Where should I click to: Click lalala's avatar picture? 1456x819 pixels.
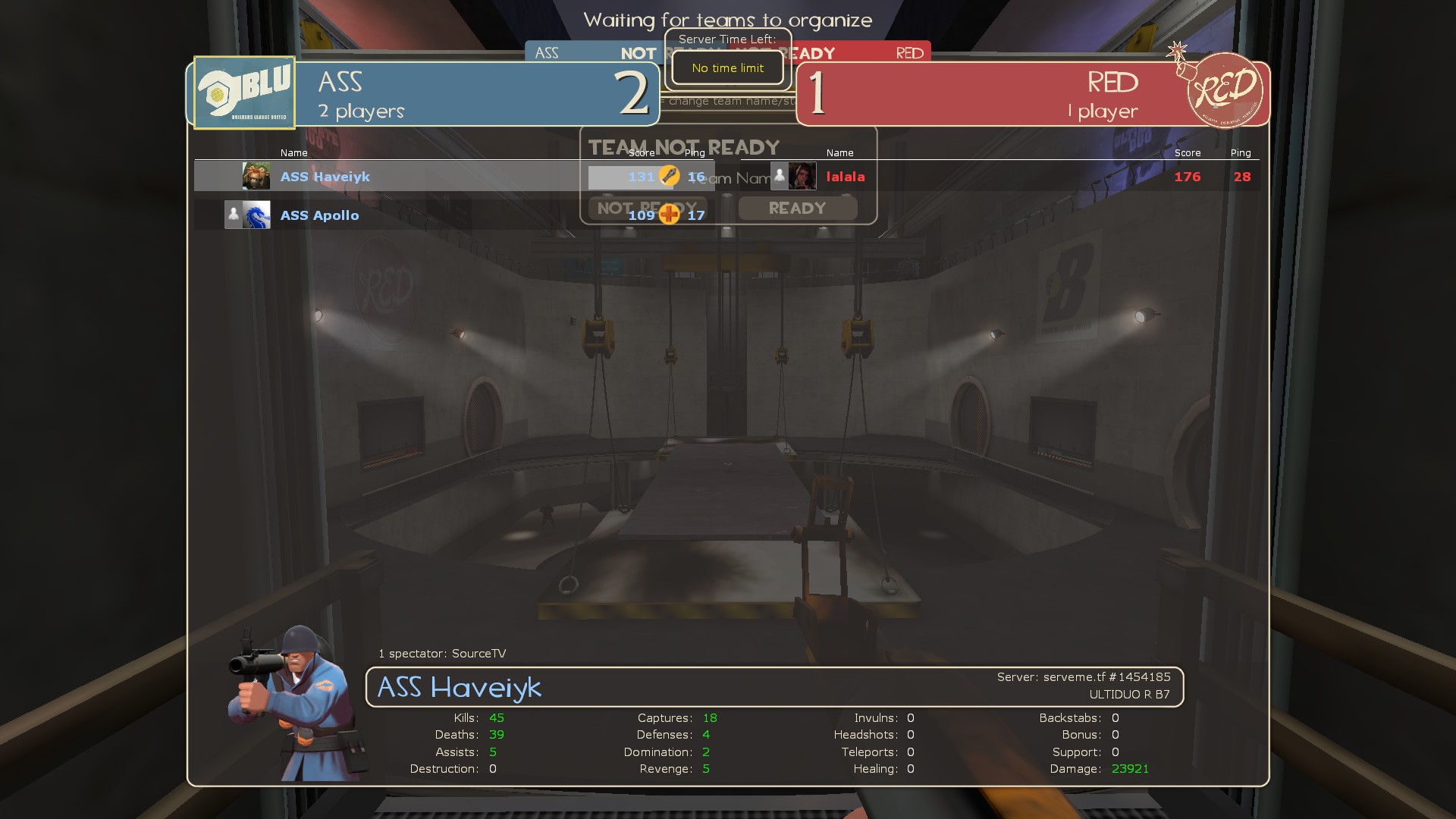pos(802,177)
